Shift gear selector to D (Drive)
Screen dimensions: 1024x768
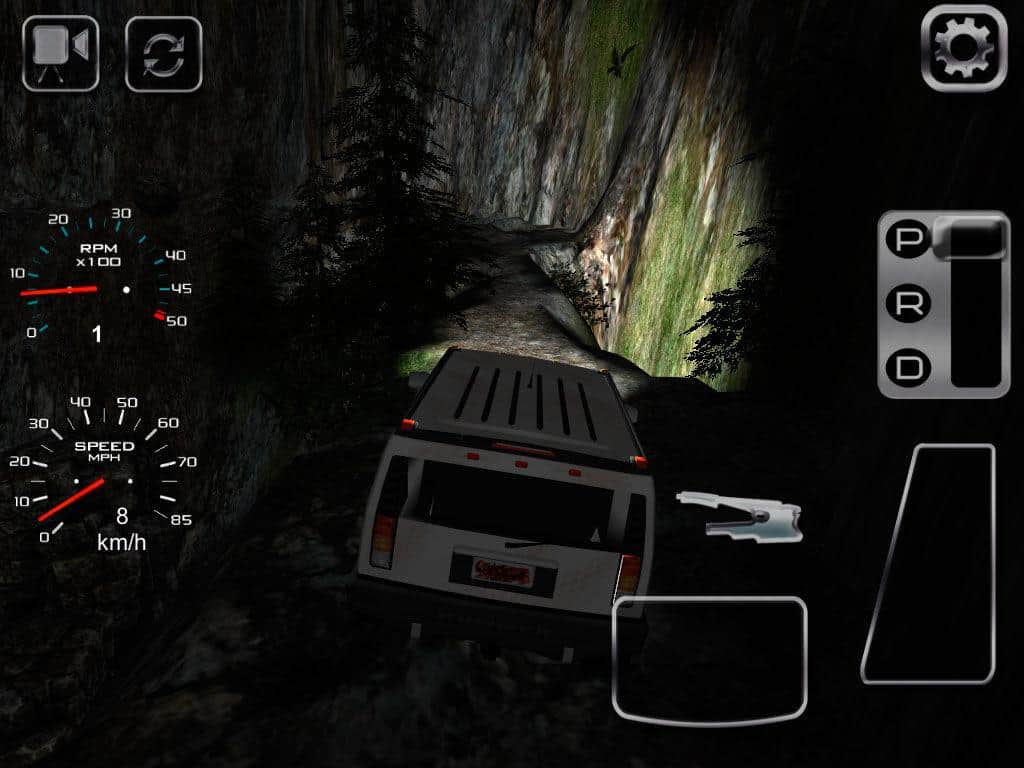(908, 368)
